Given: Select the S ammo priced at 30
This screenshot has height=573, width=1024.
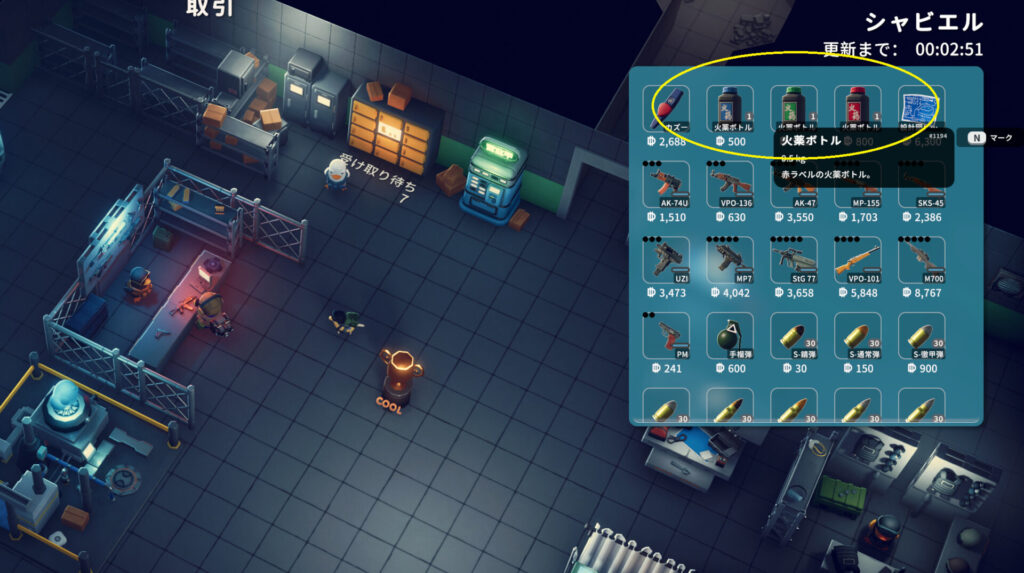Looking at the screenshot, I should pos(794,336).
